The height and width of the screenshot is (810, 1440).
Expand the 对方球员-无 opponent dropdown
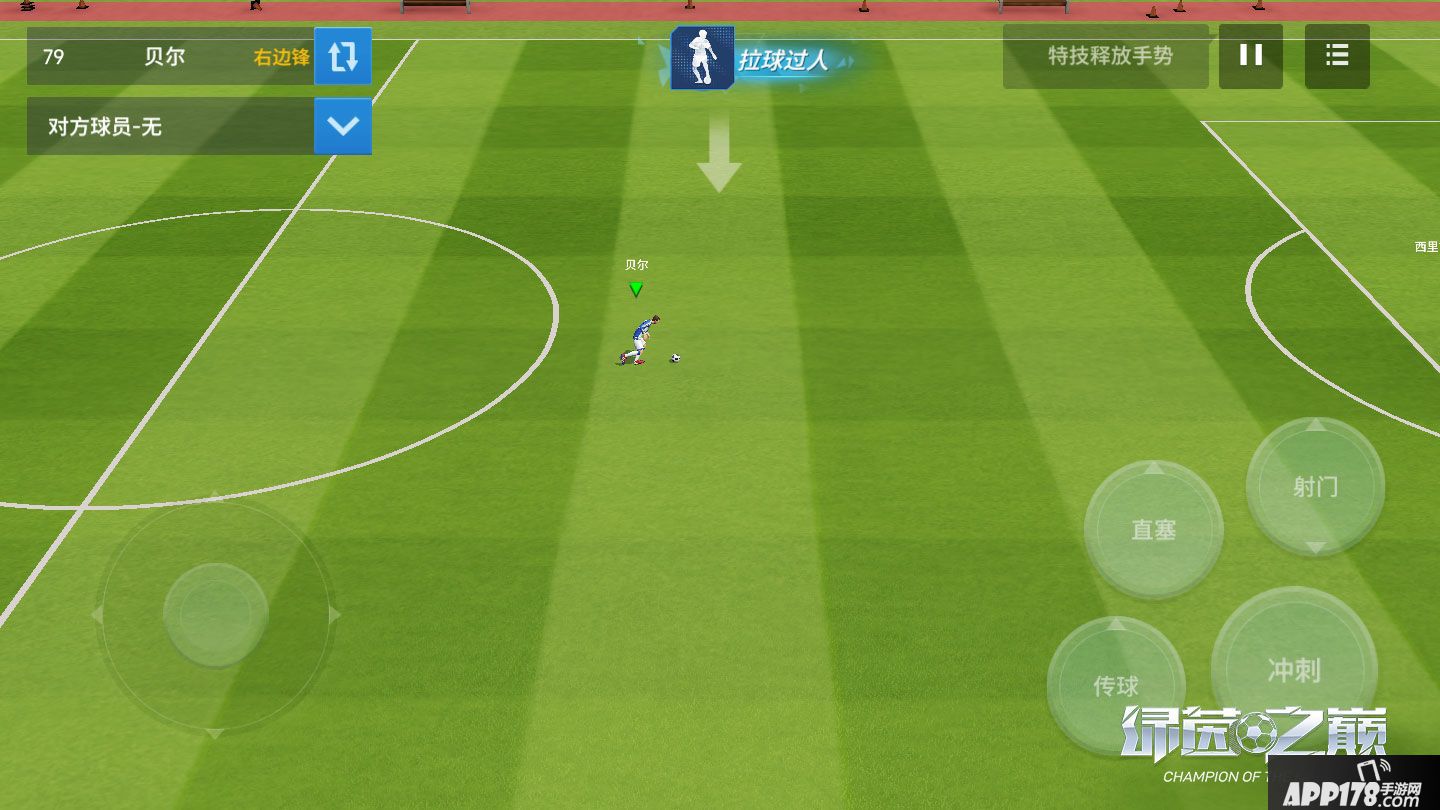[x=343, y=126]
